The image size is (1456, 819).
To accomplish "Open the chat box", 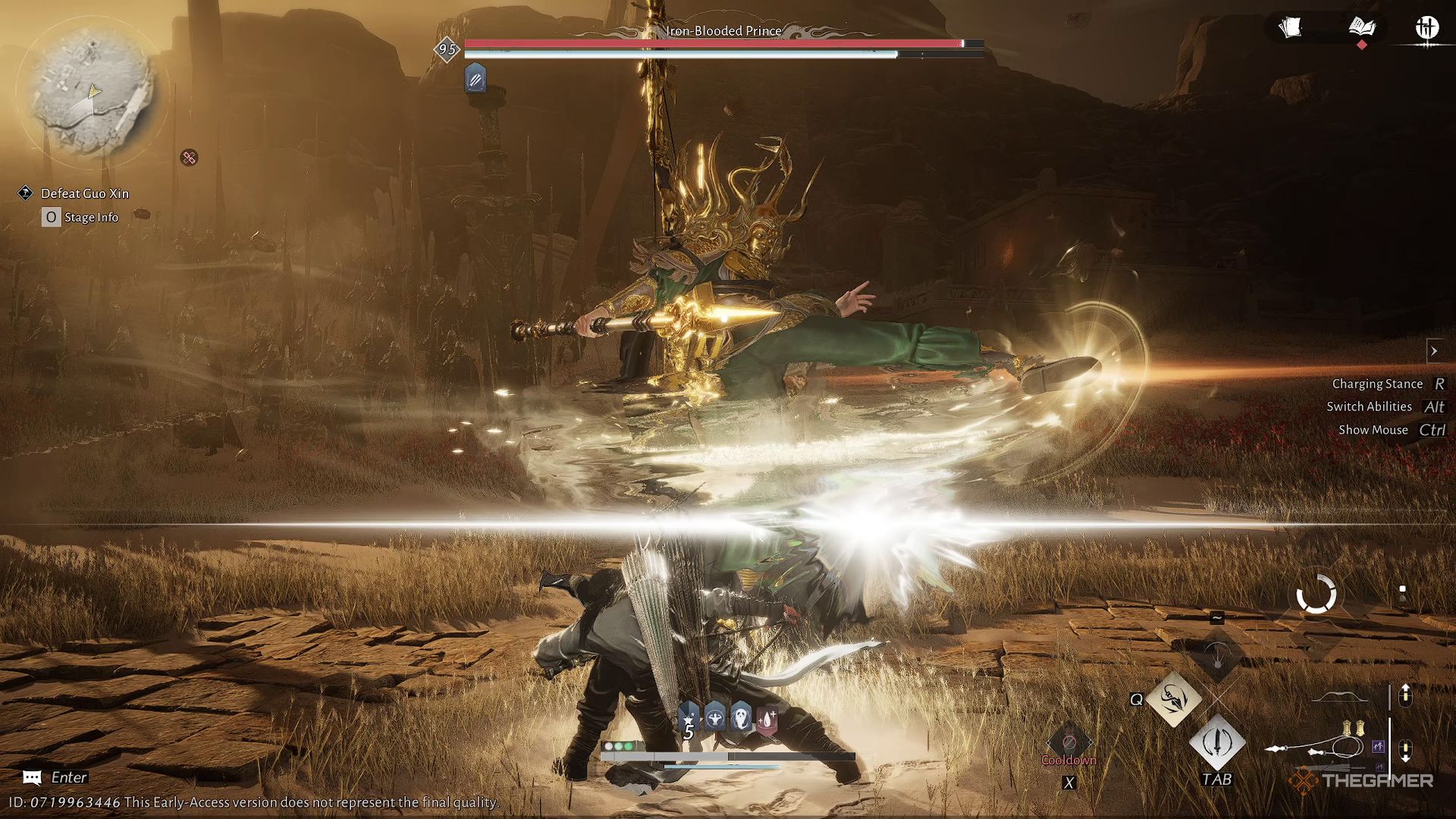I will tap(32, 777).
